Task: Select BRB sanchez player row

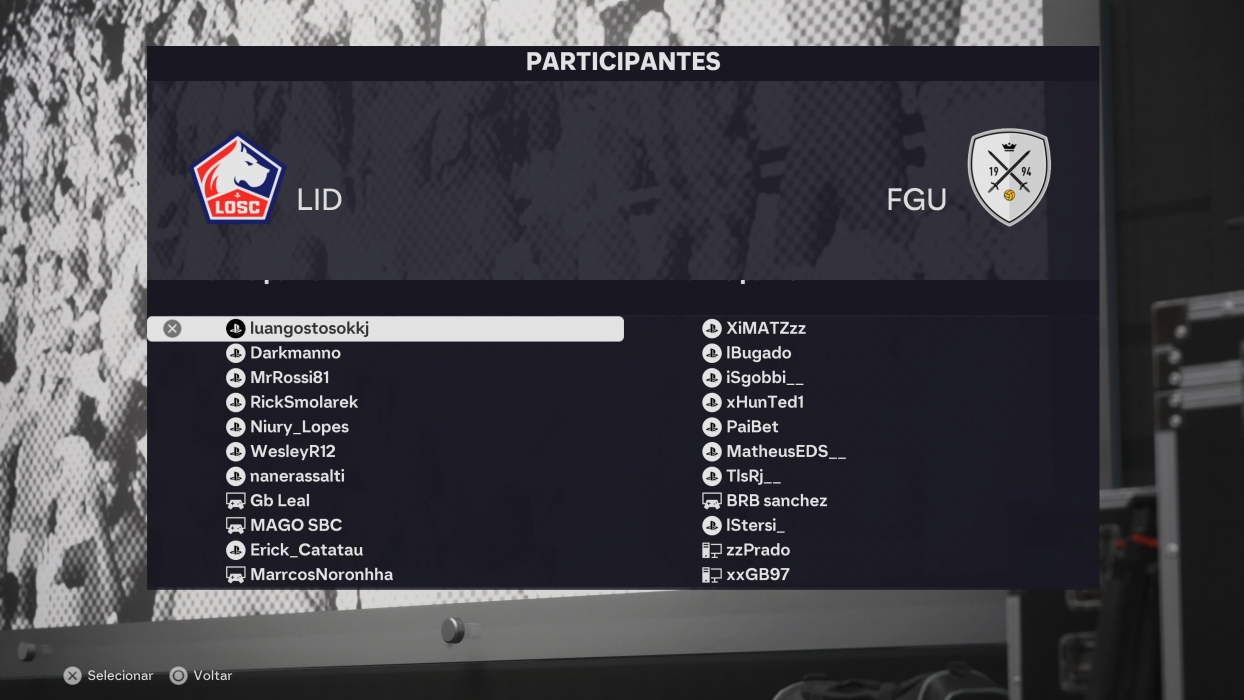Action: (x=776, y=501)
